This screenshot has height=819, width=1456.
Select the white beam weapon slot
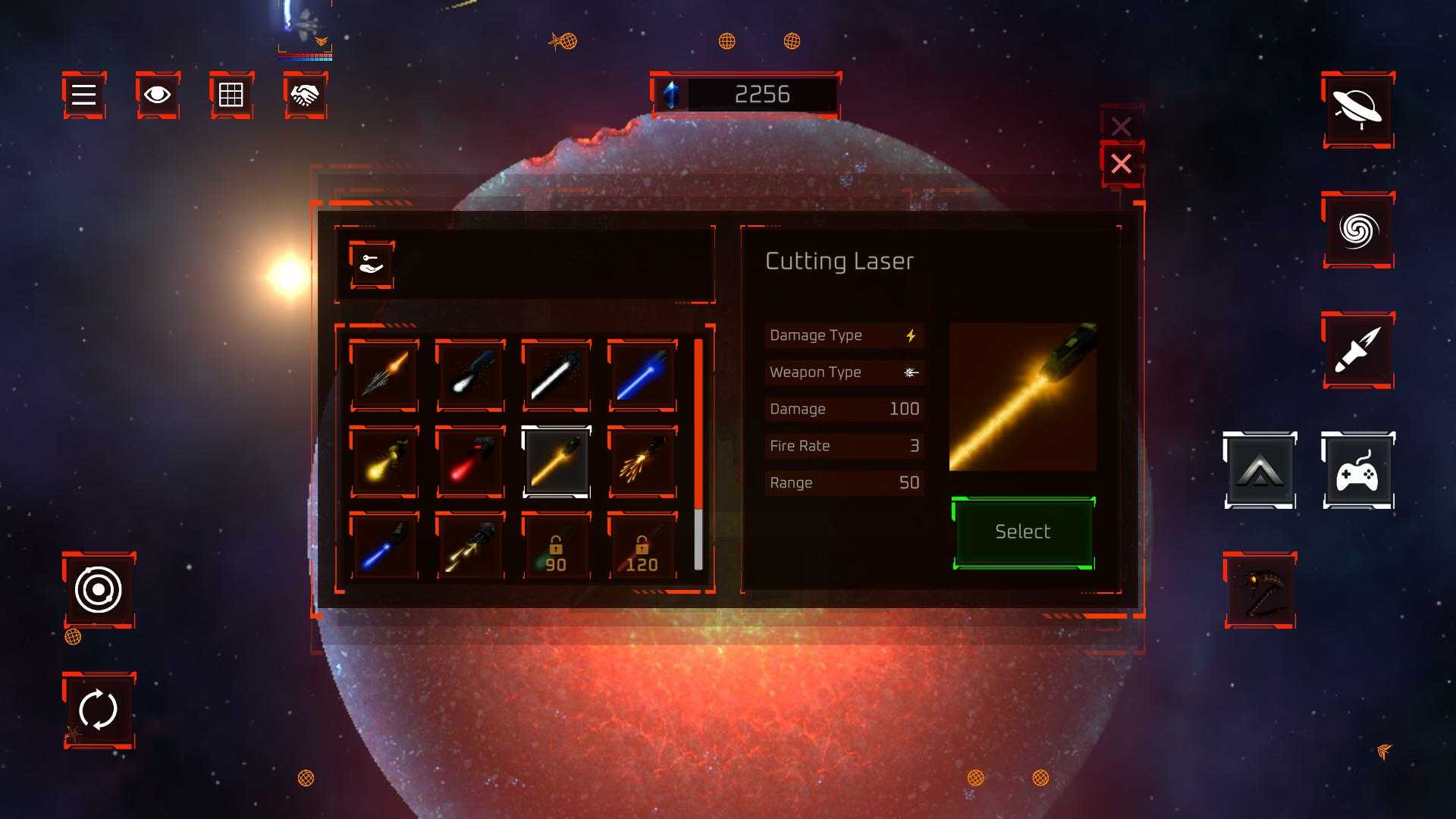[556, 375]
